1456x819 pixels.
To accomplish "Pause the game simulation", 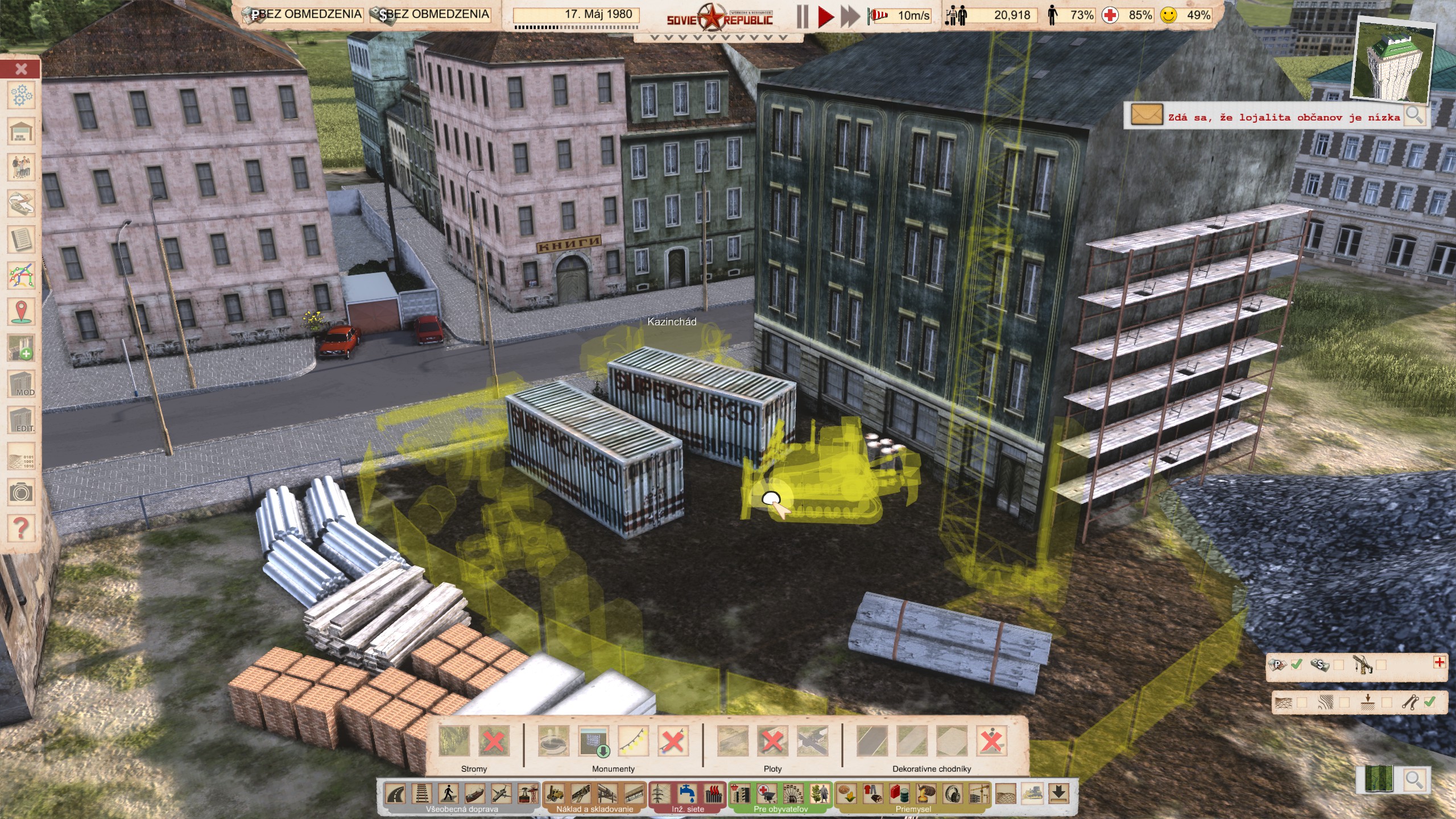I will pyautogui.click(x=803, y=16).
